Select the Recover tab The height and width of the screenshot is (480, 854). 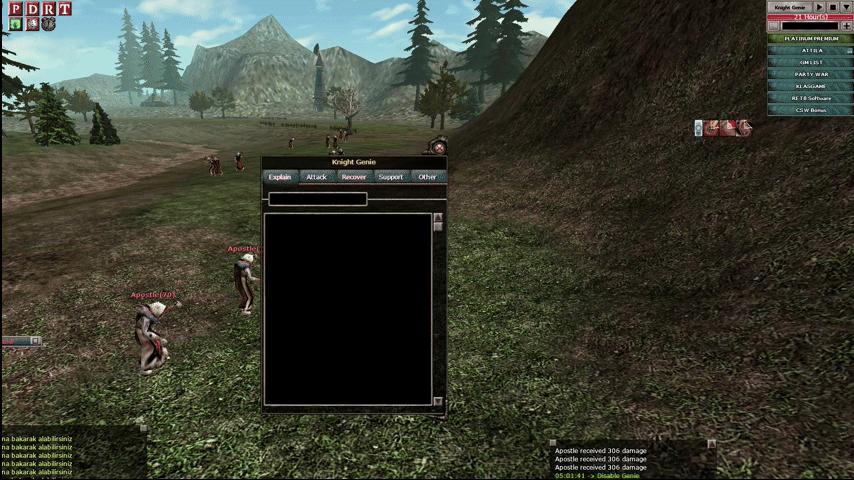pyautogui.click(x=353, y=177)
